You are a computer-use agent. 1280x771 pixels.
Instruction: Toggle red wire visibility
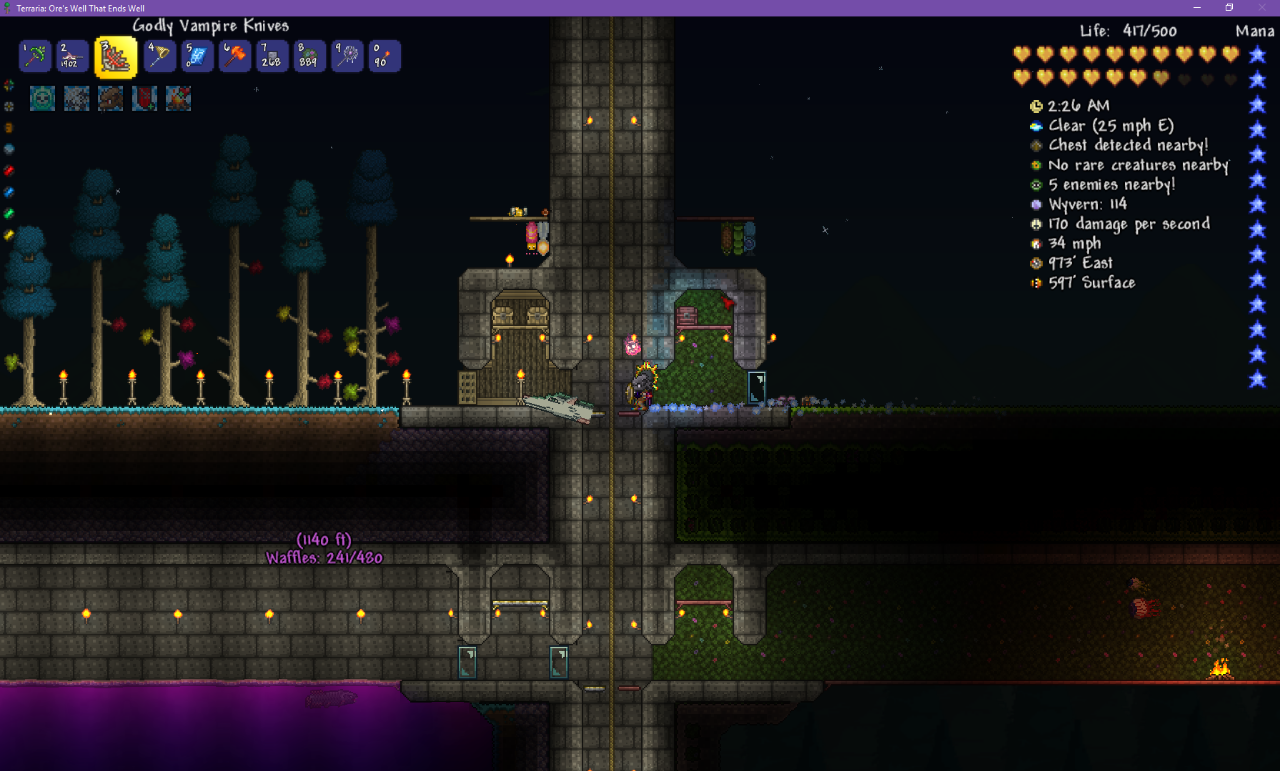point(9,170)
